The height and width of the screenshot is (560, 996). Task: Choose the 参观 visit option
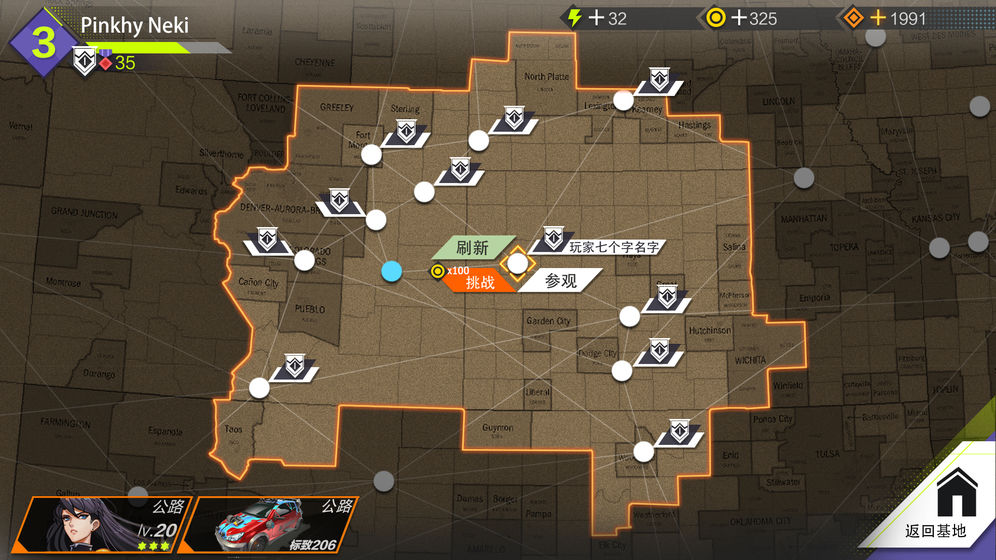[x=561, y=282]
